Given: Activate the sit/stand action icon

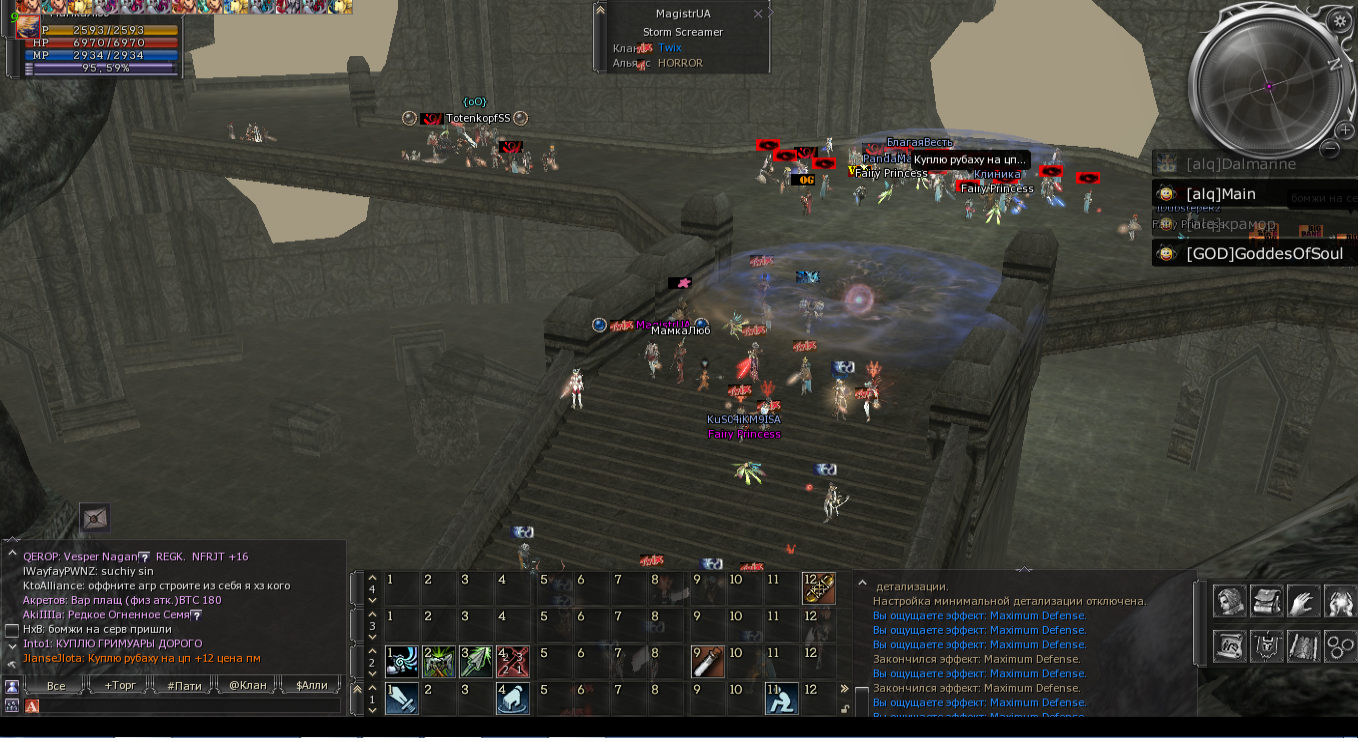Looking at the screenshot, I should tap(781, 698).
